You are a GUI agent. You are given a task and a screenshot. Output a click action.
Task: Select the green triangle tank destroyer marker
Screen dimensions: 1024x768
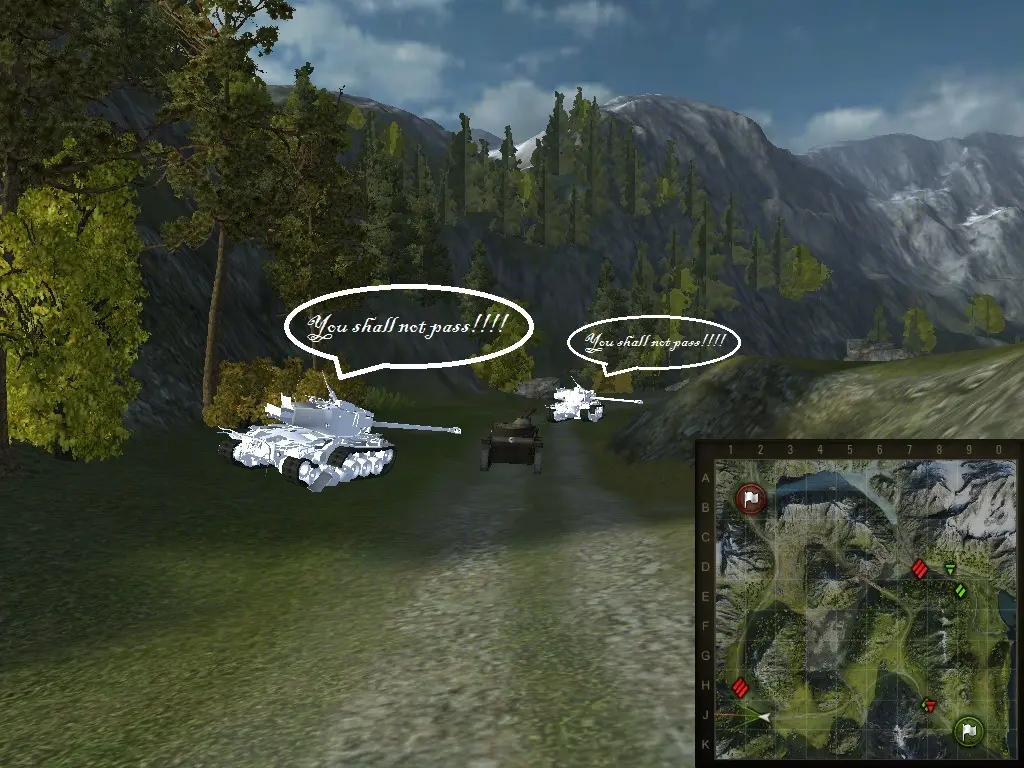pos(950,569)
